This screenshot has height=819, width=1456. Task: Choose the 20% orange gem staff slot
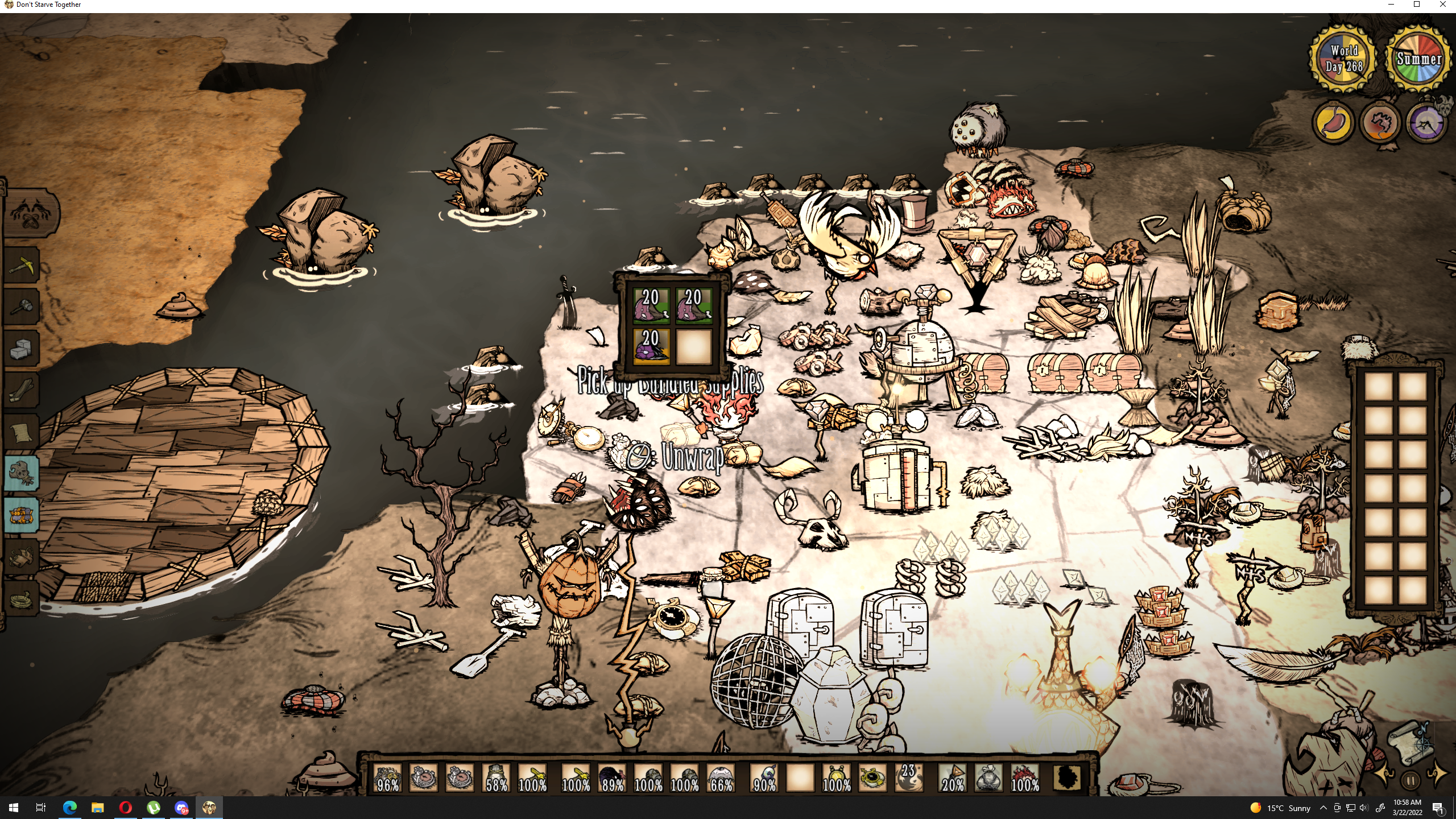pos(953,778)
